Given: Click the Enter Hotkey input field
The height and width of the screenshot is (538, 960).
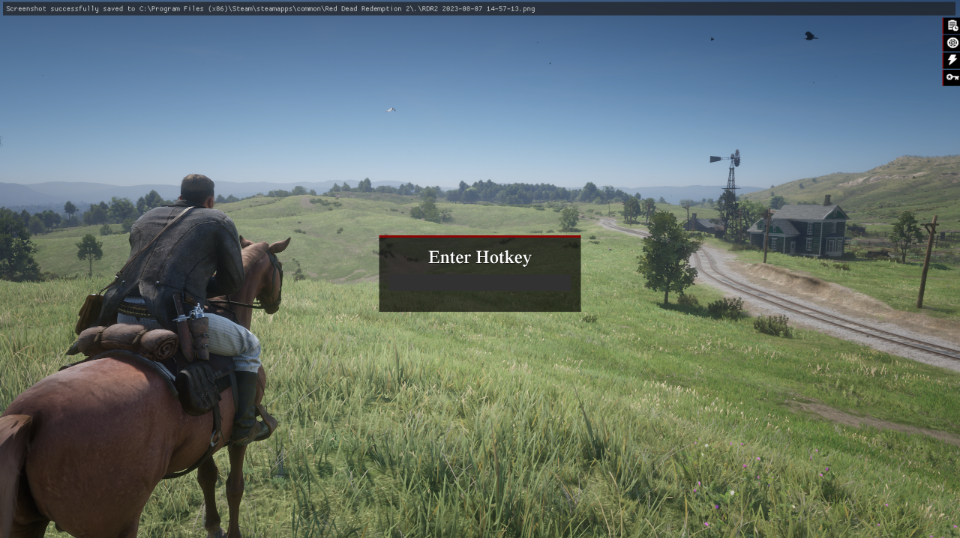Looking at the screenshot, I should [x=479, y=284].
